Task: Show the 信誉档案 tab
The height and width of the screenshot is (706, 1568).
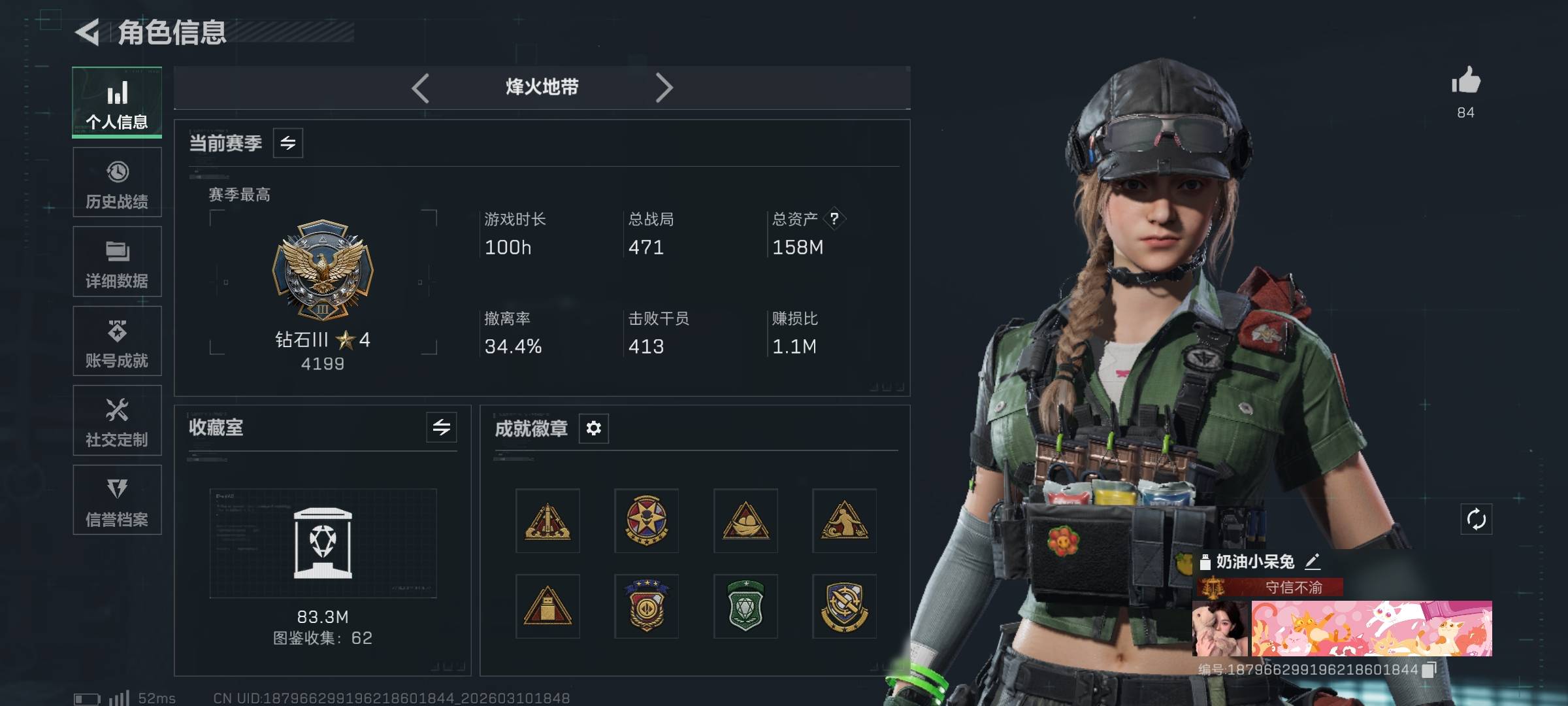Action: (x=117, y=500)
